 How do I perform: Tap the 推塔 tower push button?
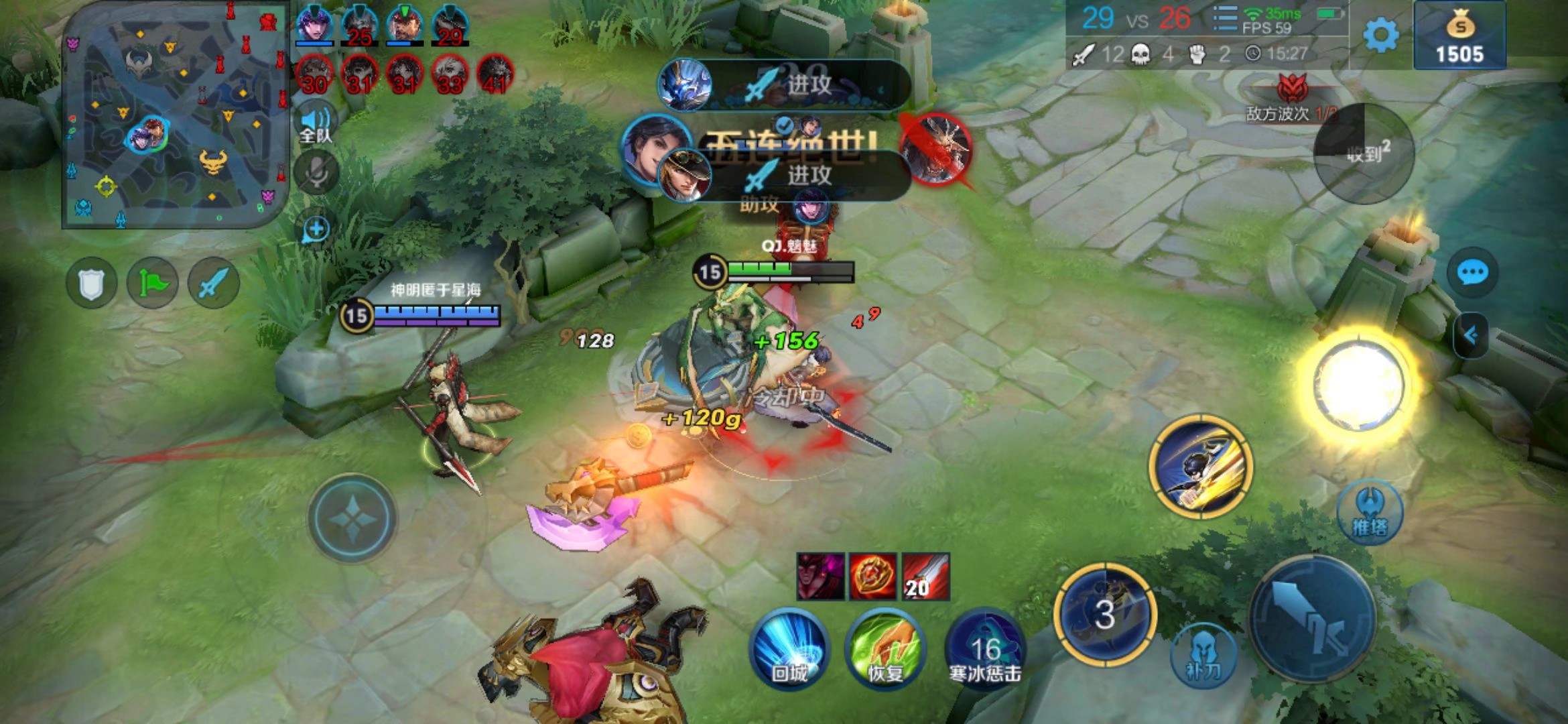pos(1369,513)
